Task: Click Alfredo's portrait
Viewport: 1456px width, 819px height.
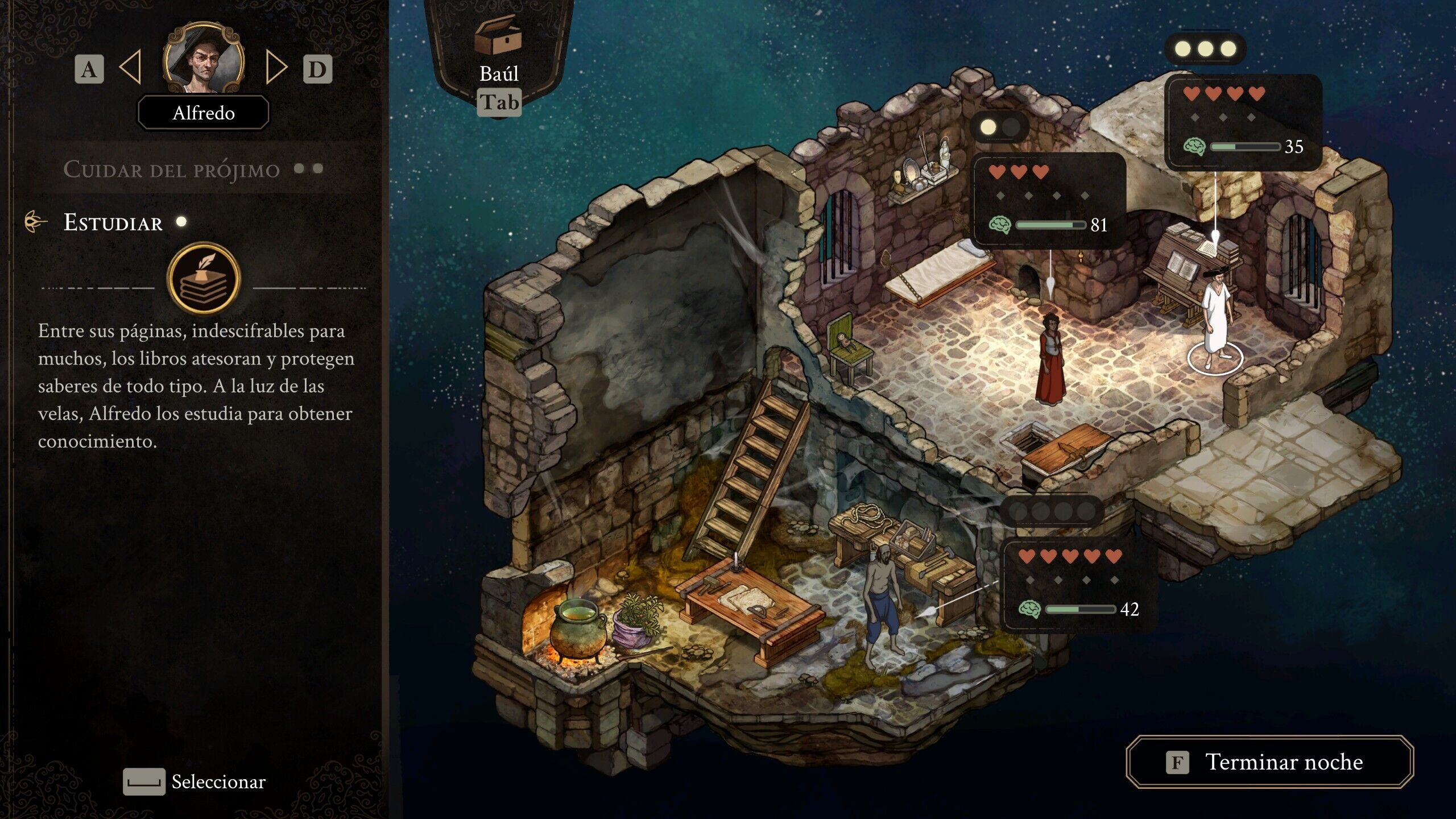Action: click(x=204, y=59)
